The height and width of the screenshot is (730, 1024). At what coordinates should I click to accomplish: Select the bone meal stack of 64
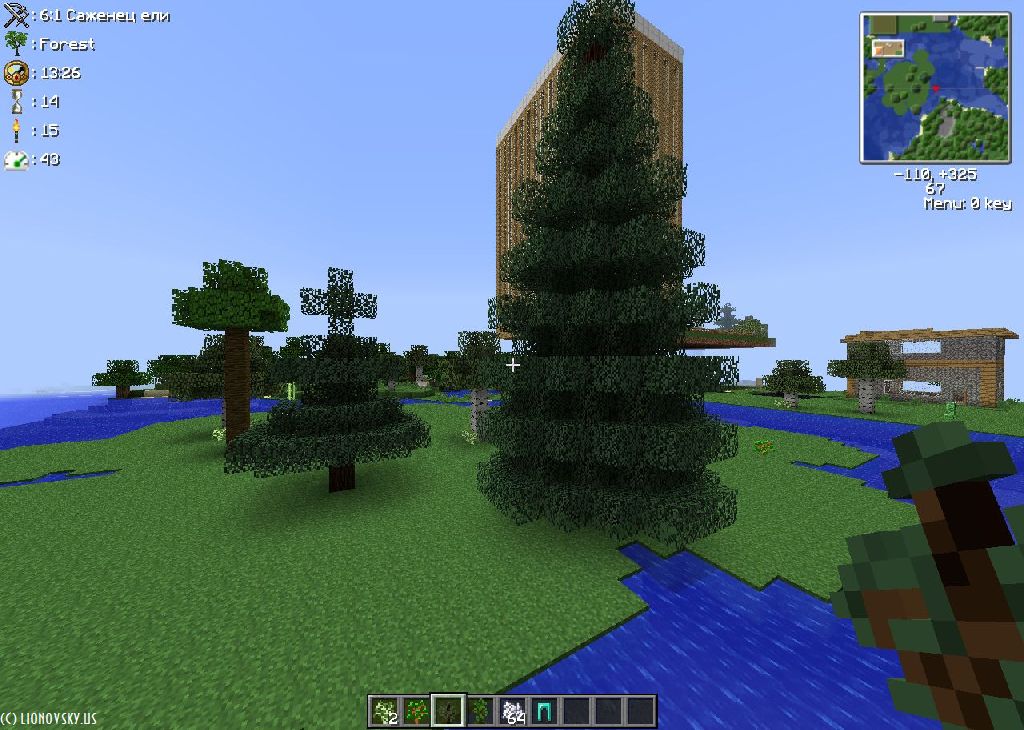coord(513,711)
